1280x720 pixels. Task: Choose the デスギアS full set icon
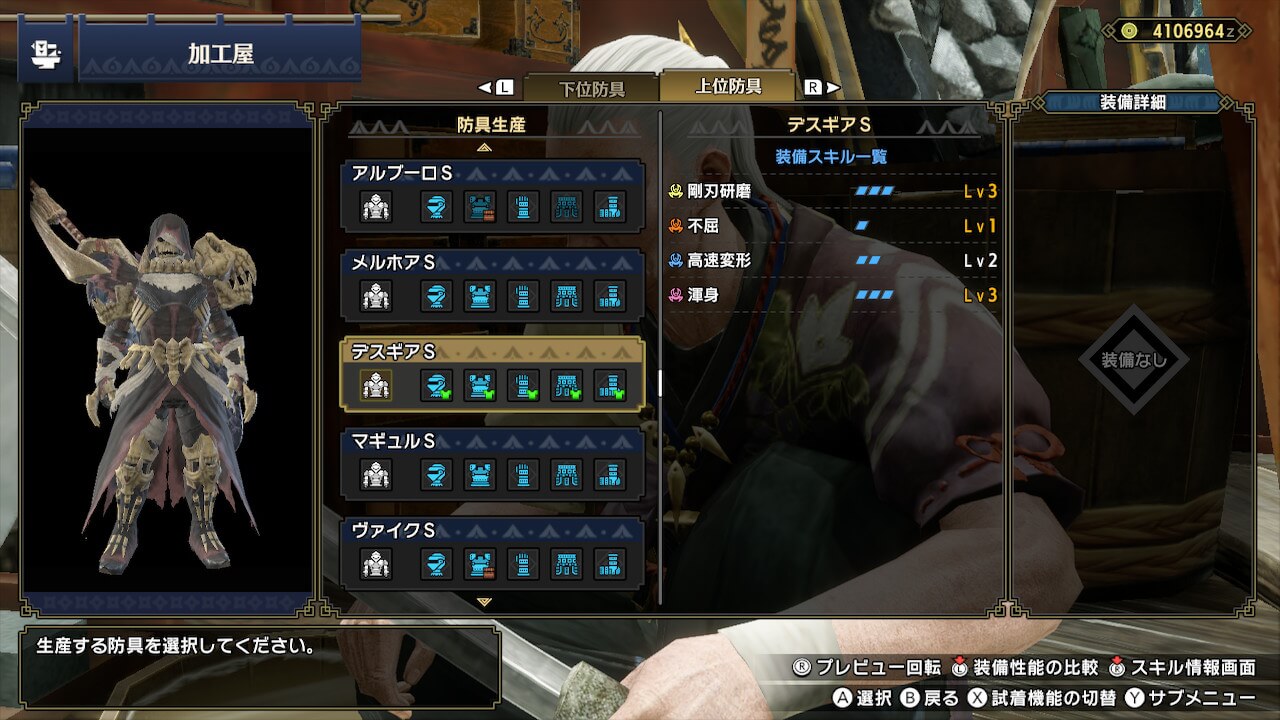[x=376, y=385]
